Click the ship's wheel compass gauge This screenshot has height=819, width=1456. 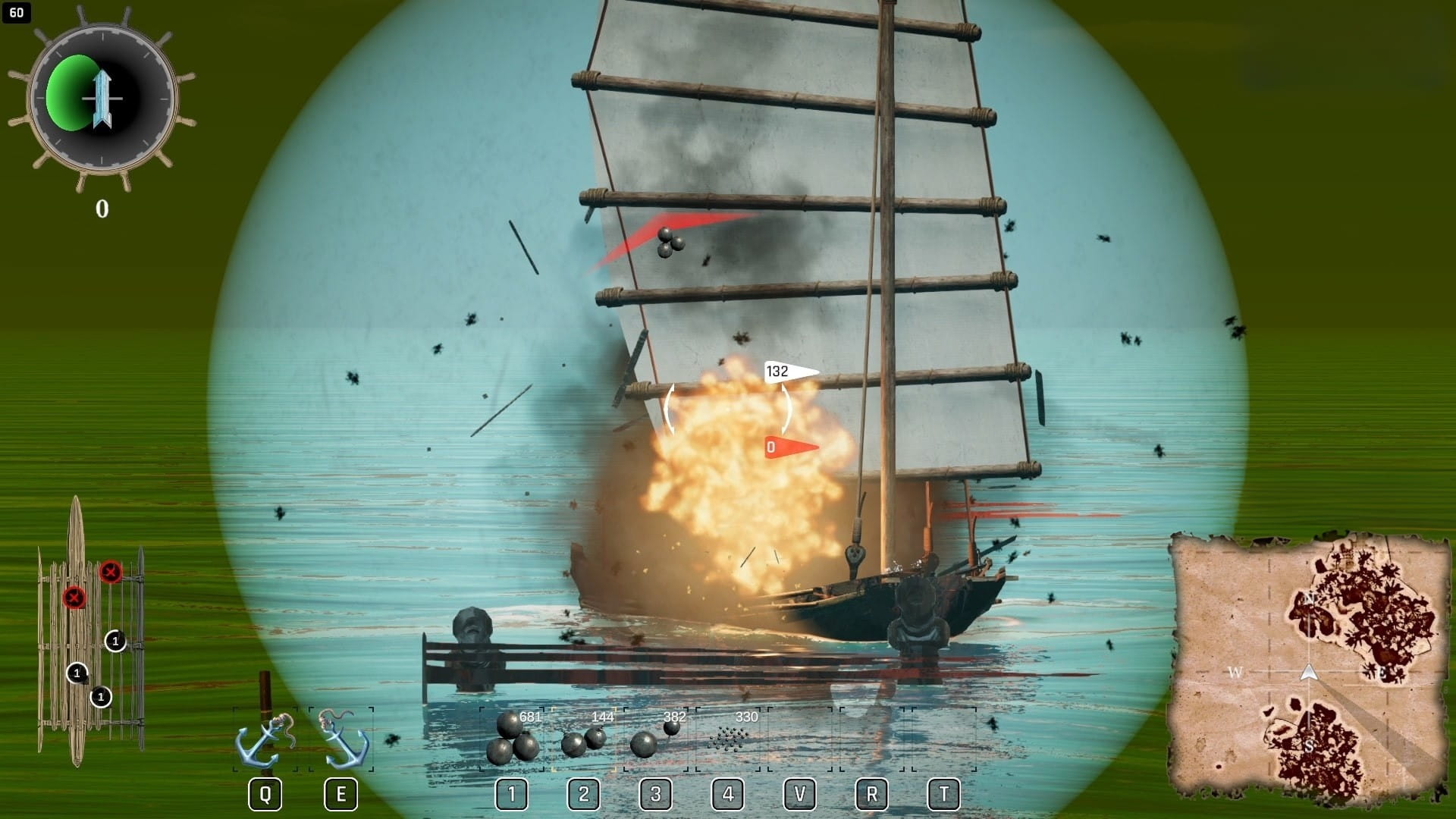[102, 99]
